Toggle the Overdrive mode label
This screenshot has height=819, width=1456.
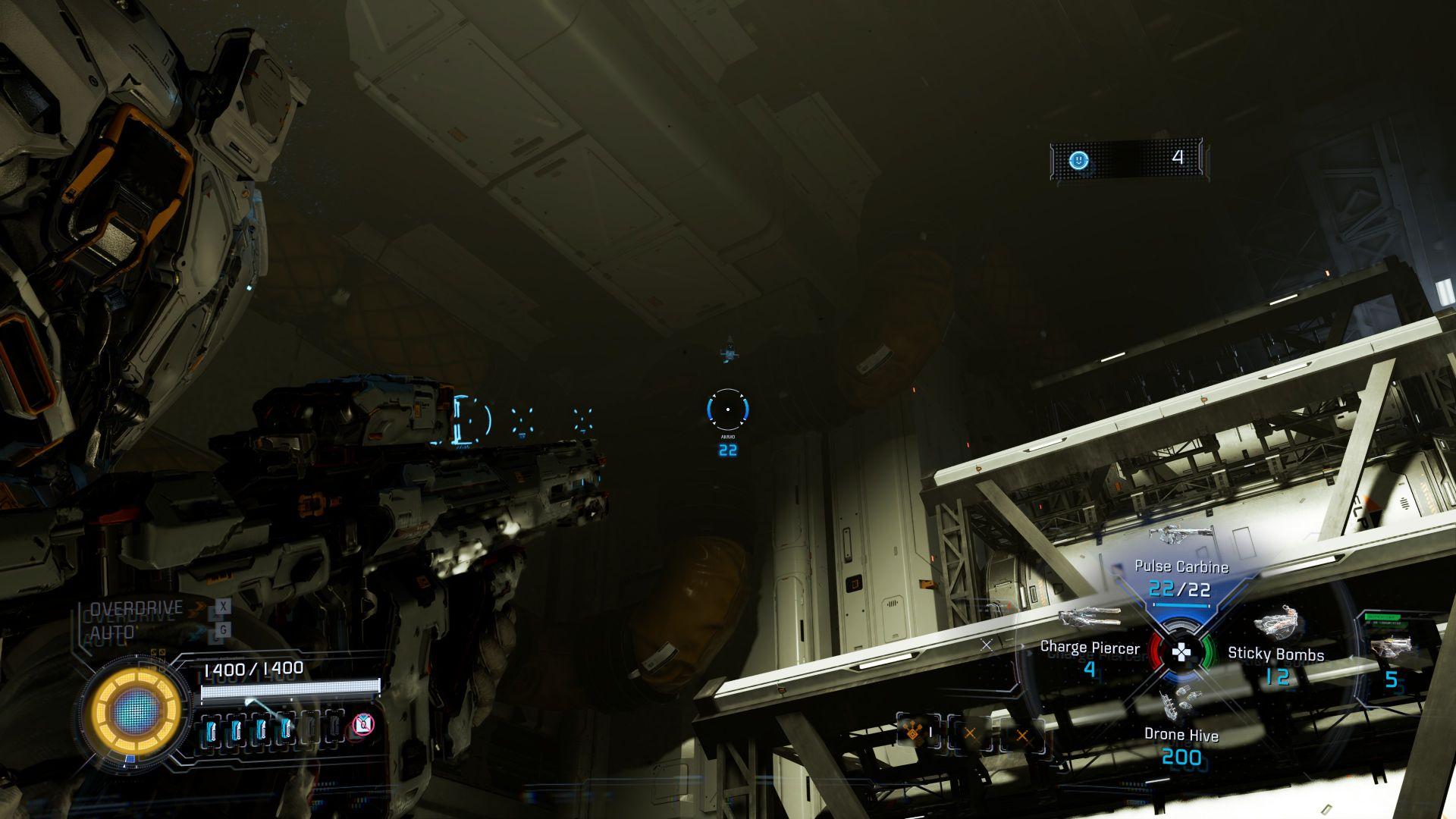point(136,608)
